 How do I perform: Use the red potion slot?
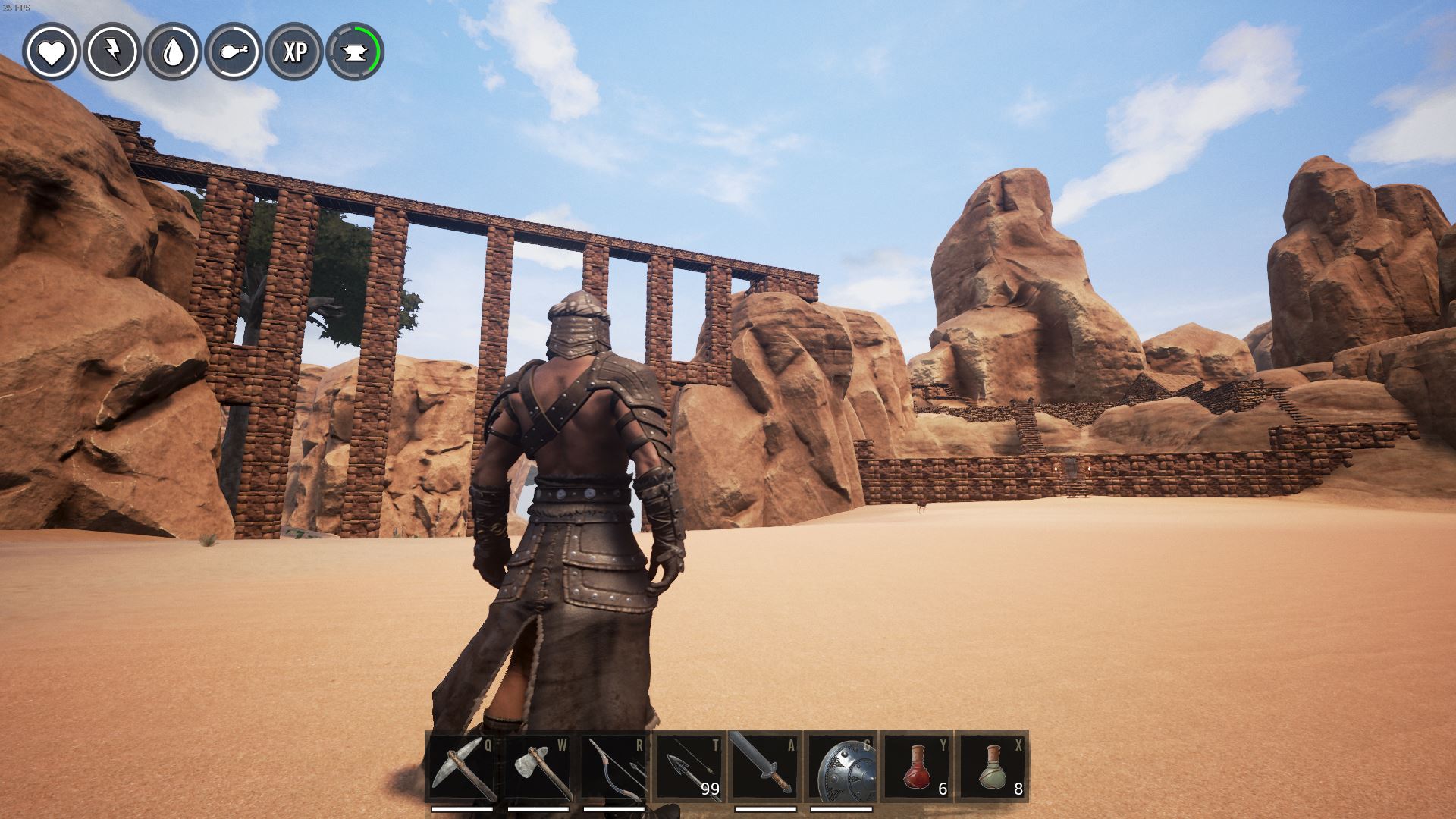click(x=917, y=766)
